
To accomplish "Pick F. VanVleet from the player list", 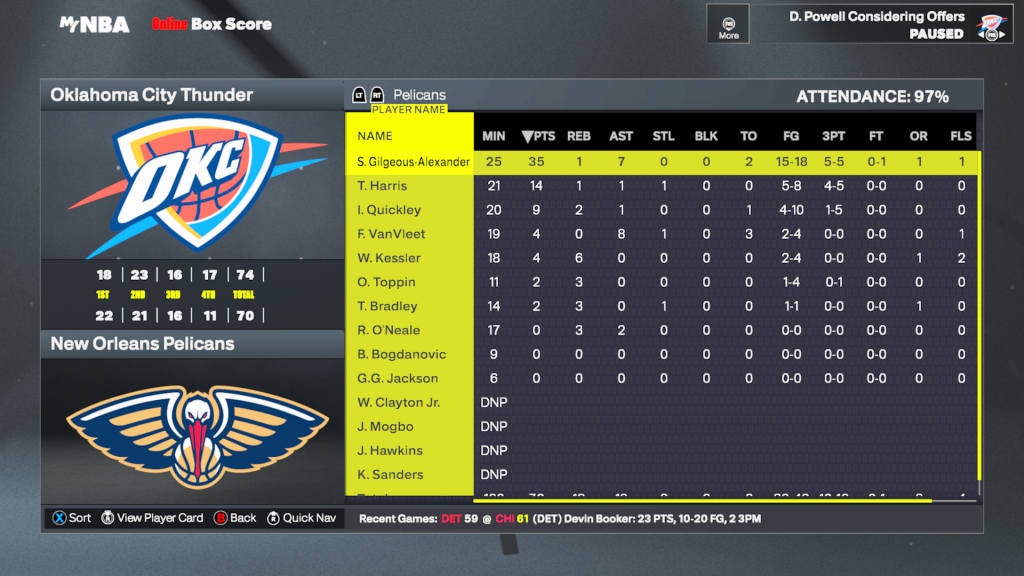I will pyautogui.click(x=391, y=234).
